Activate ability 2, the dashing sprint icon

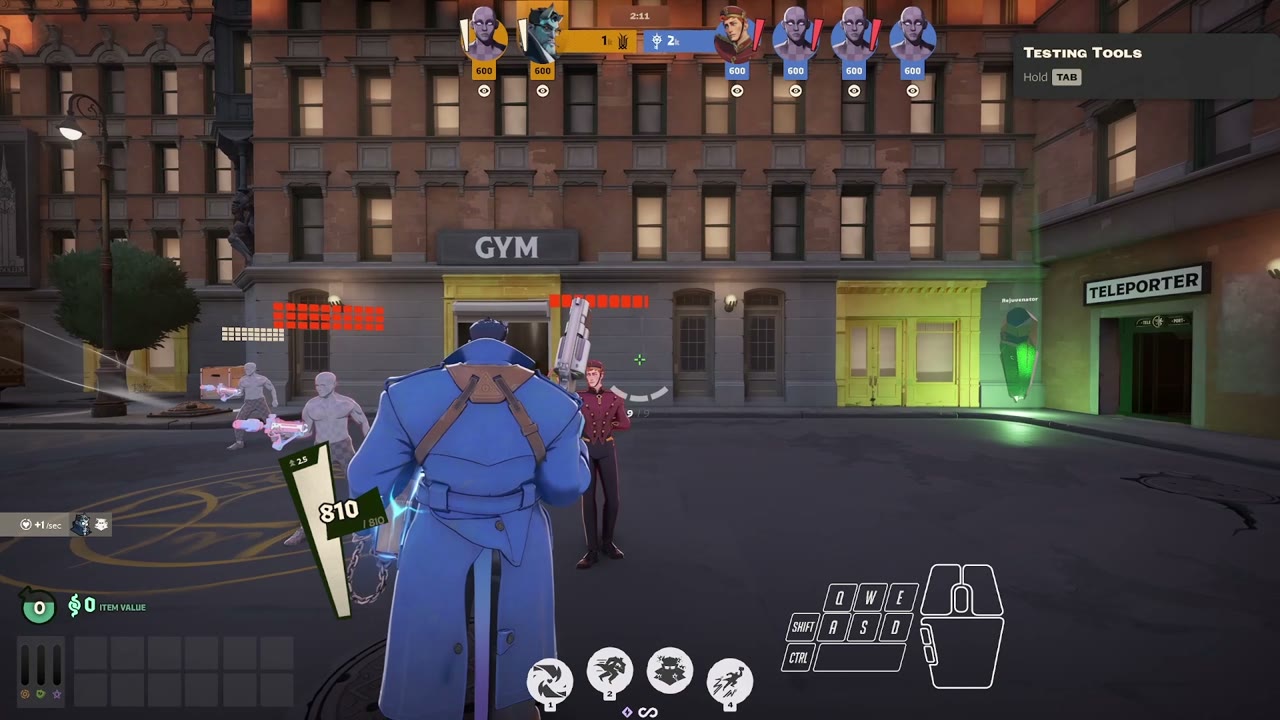[609, 673]
